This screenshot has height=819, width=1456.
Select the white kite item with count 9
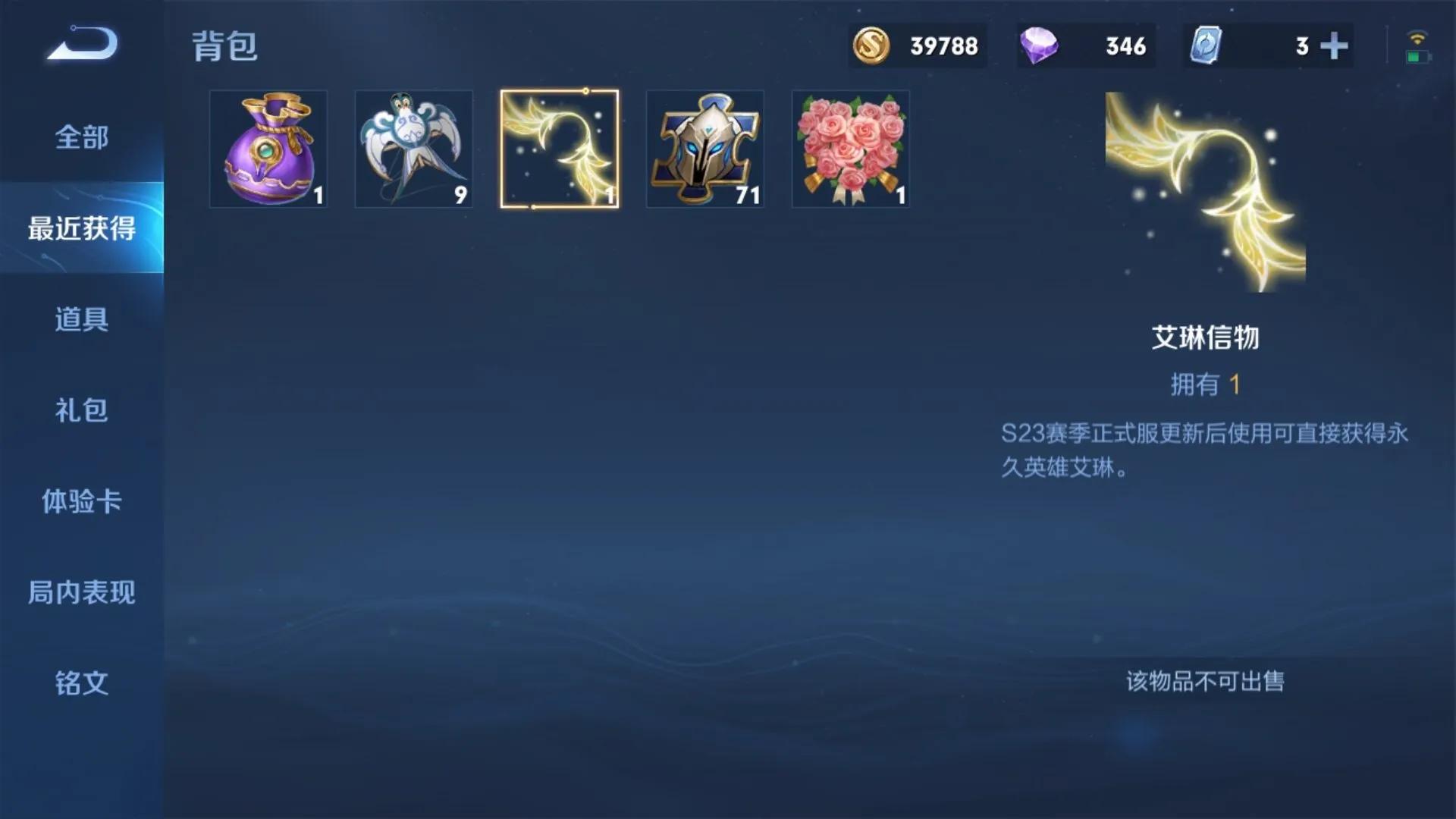coord(414,149)
